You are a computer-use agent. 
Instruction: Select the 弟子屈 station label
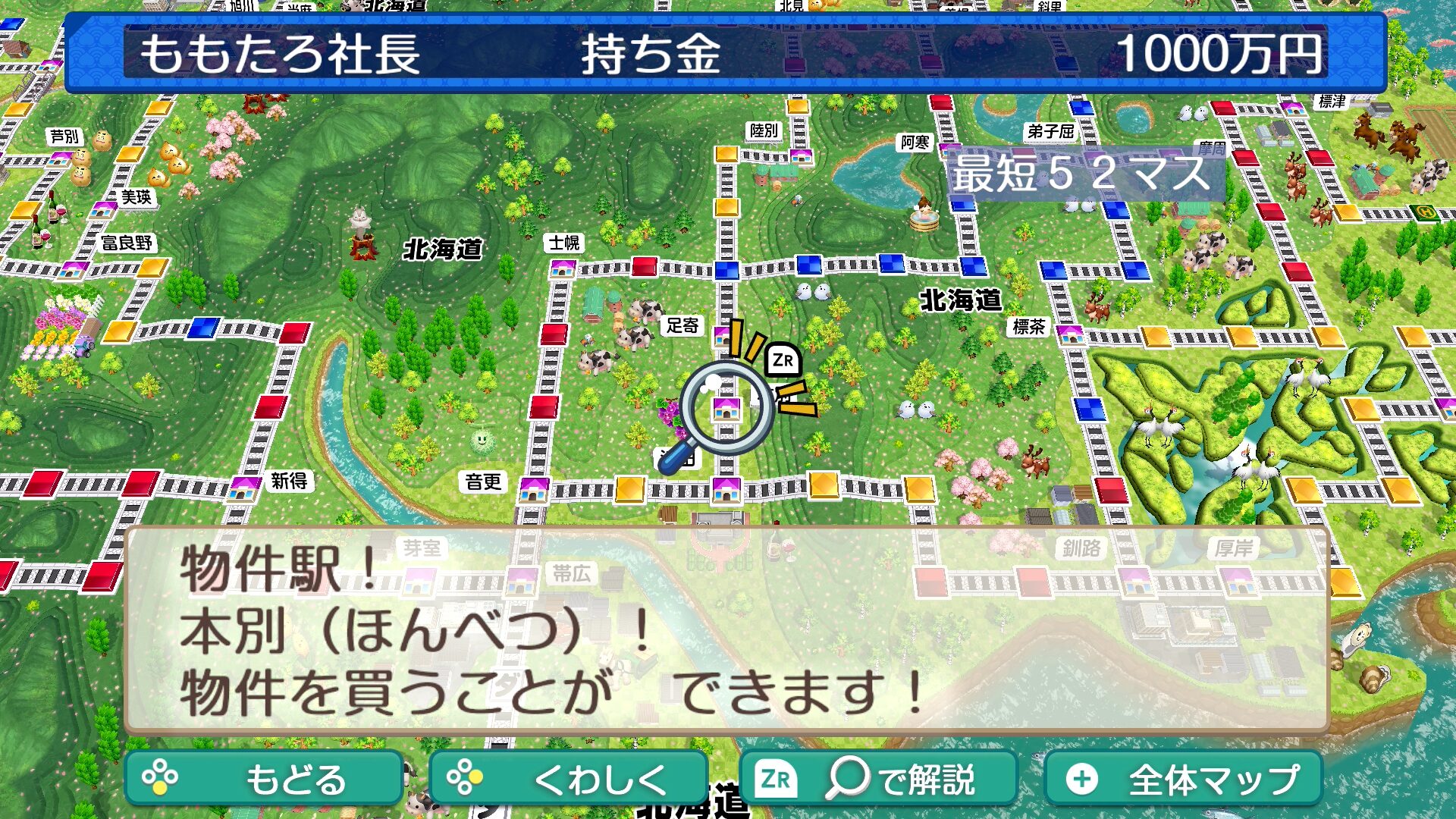(1050, 131)
